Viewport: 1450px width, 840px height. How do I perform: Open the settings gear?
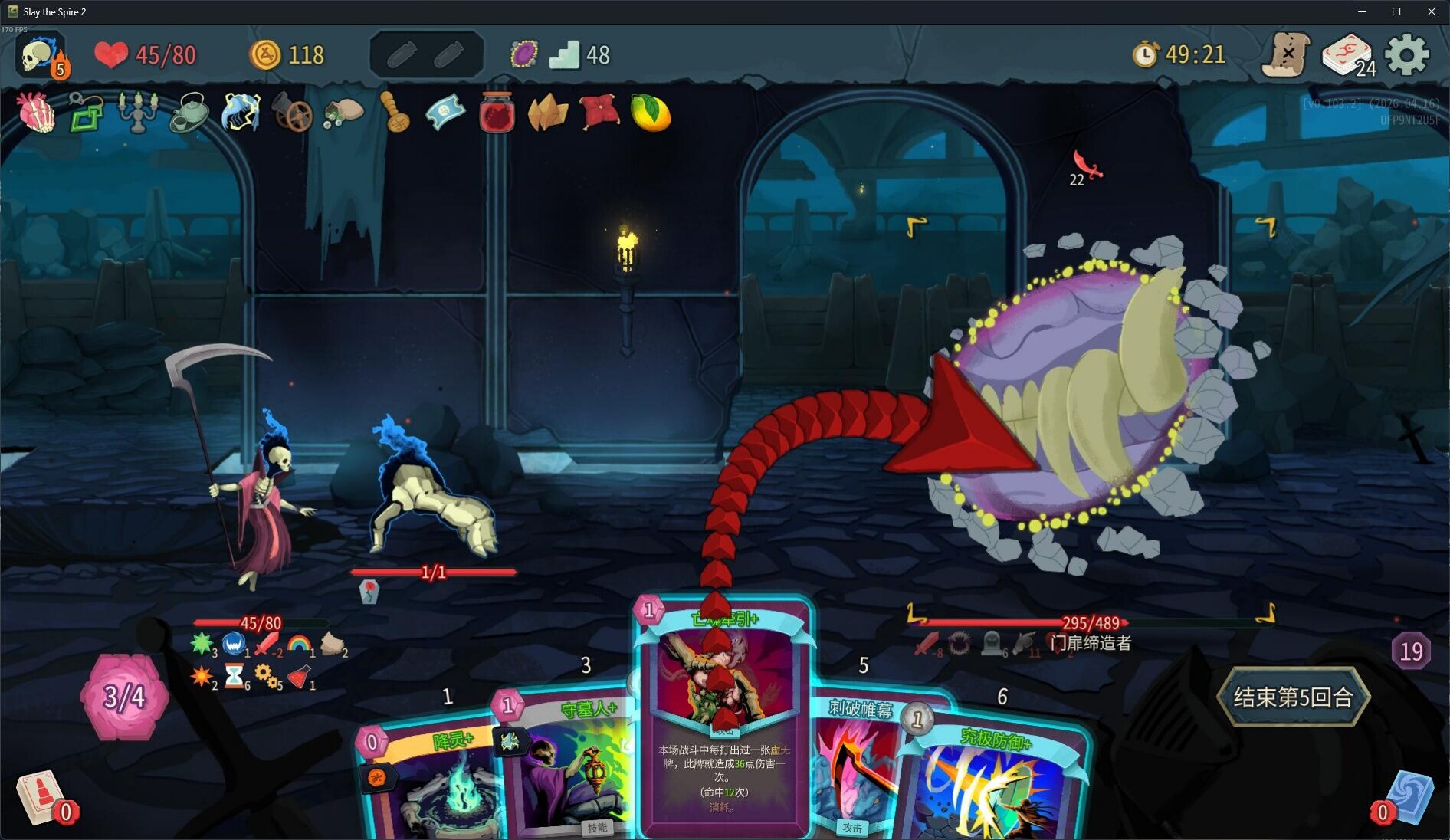(1407, 55)
